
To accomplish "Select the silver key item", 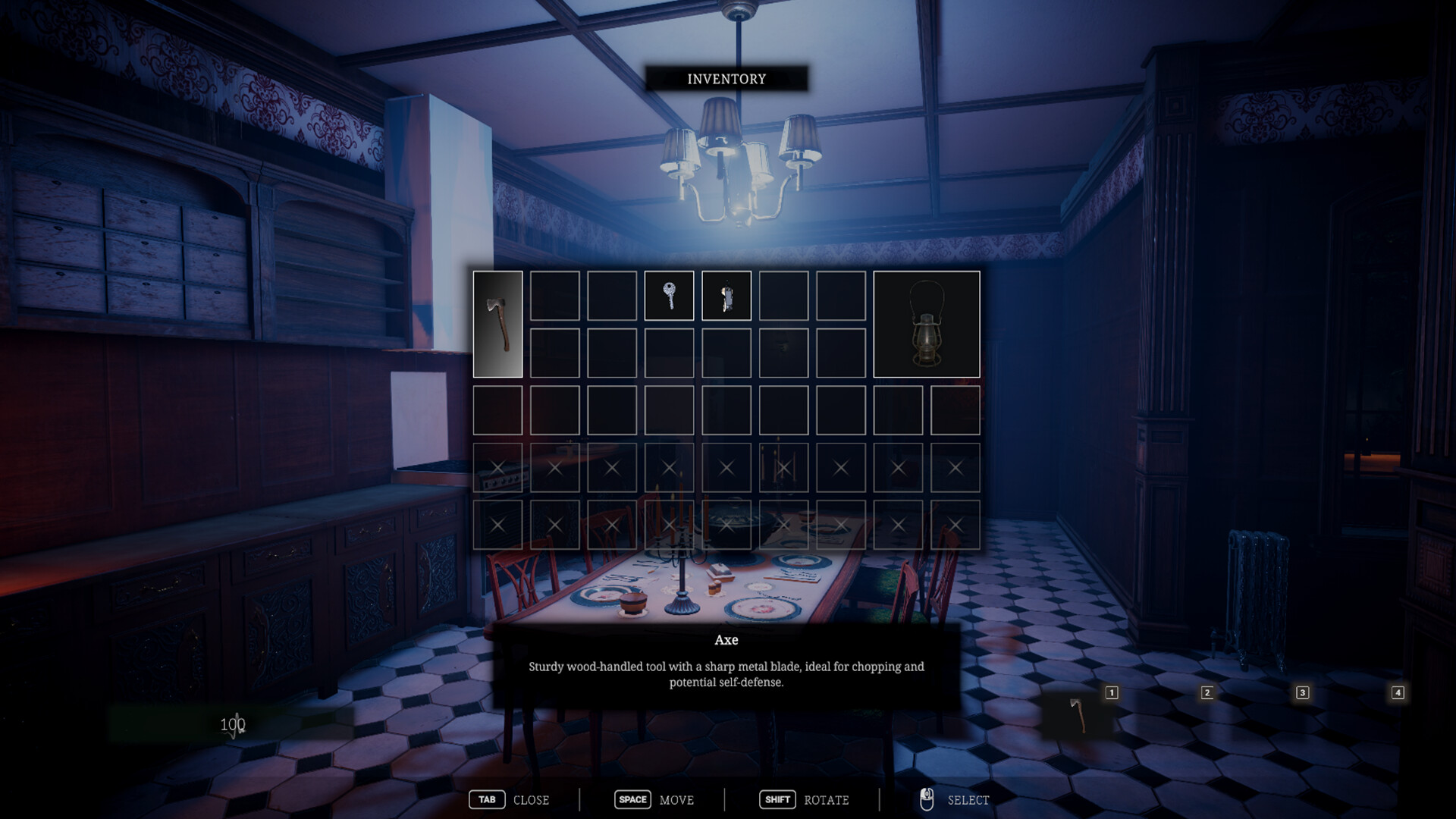I will (669, 296).
